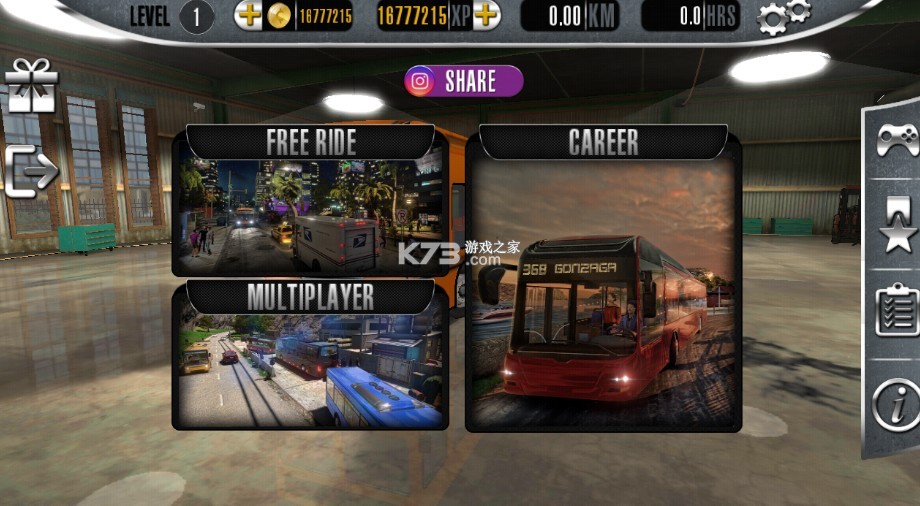Screen dimensions: 920x506
Task: Open the gamepad controls panel
Action: point(897,141)
